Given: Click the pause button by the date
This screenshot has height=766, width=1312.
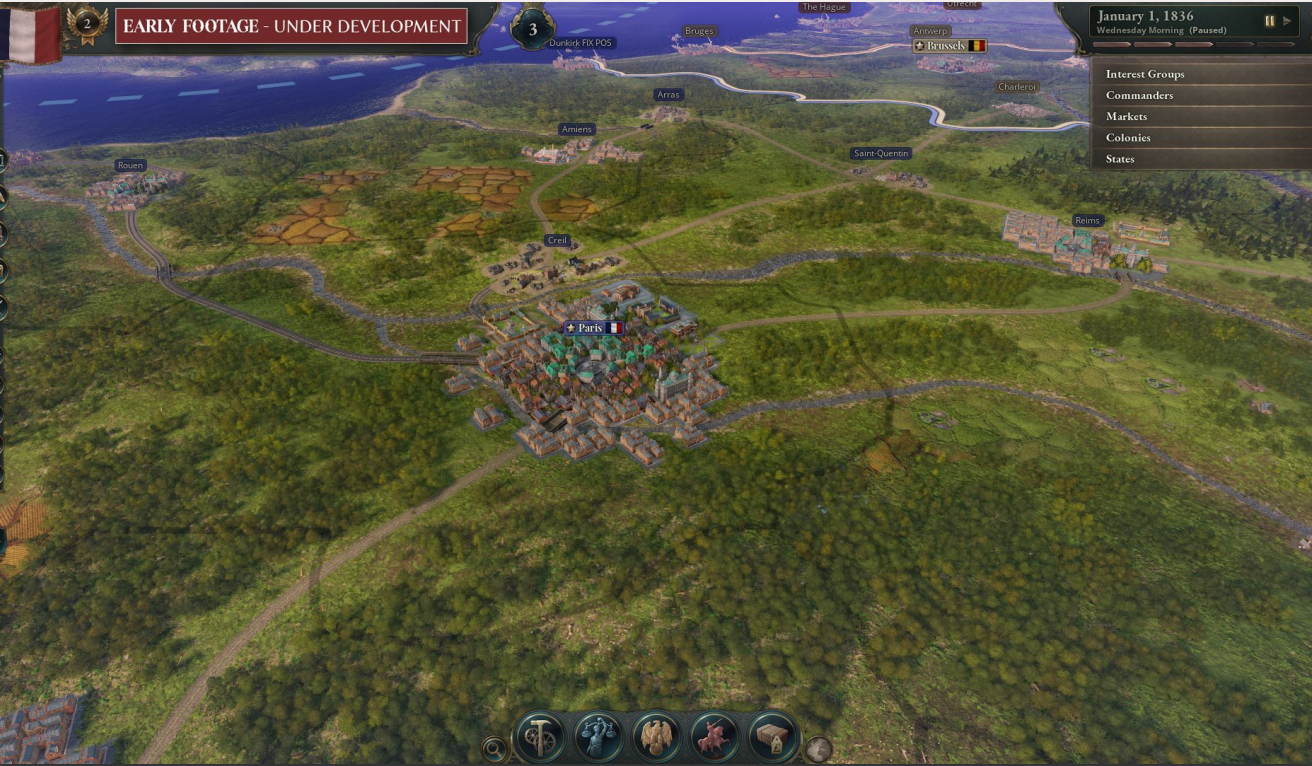Looking at the screenshot, I should point(1269,20).
